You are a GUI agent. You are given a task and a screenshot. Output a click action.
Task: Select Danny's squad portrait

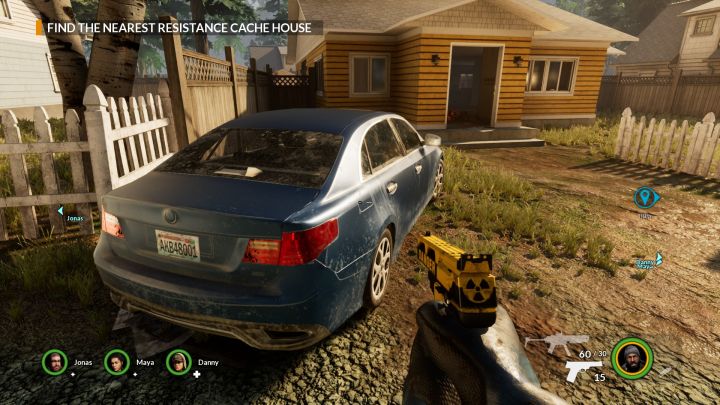[x=179, y=362]
